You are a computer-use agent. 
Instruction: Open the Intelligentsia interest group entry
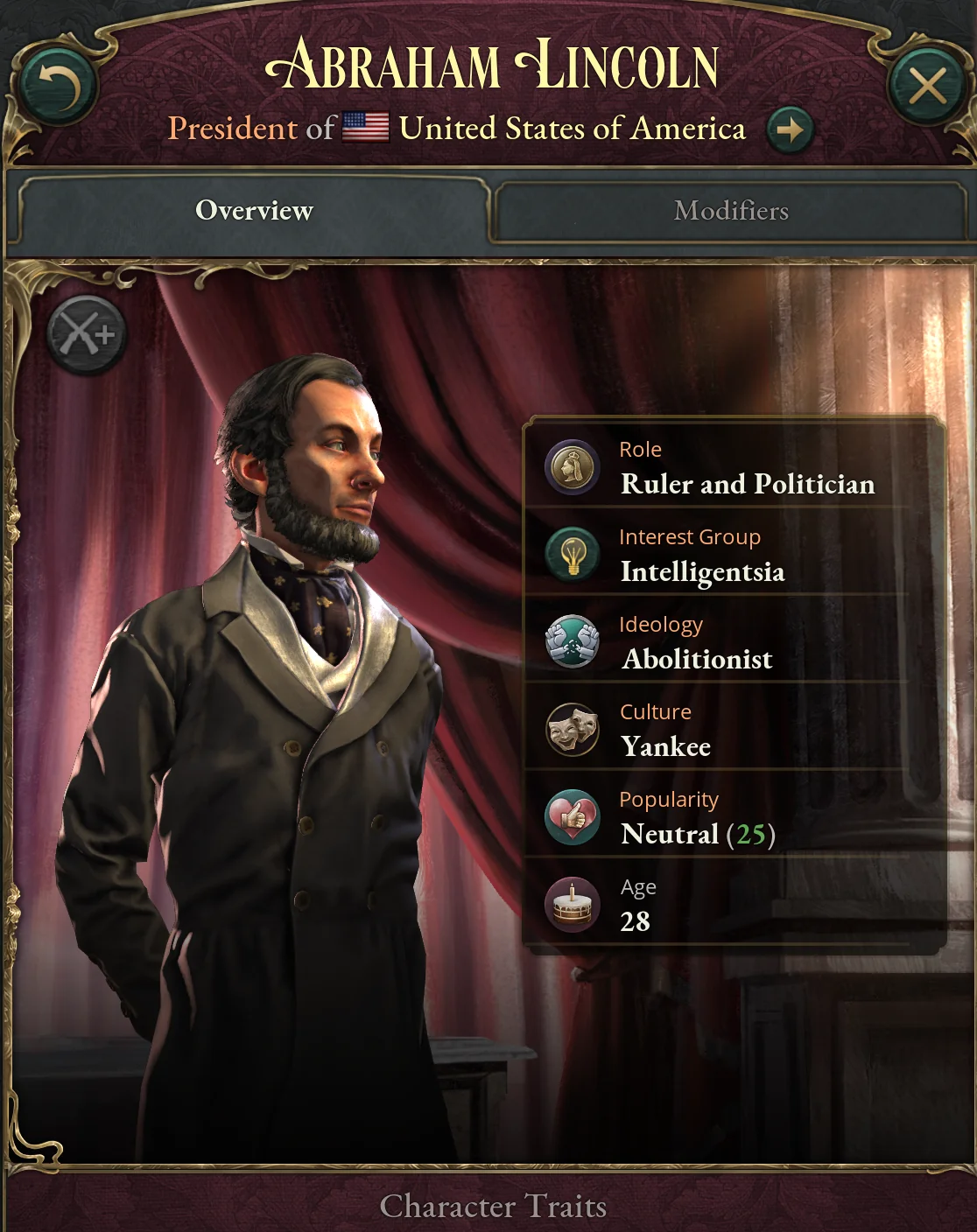(702, 571)
